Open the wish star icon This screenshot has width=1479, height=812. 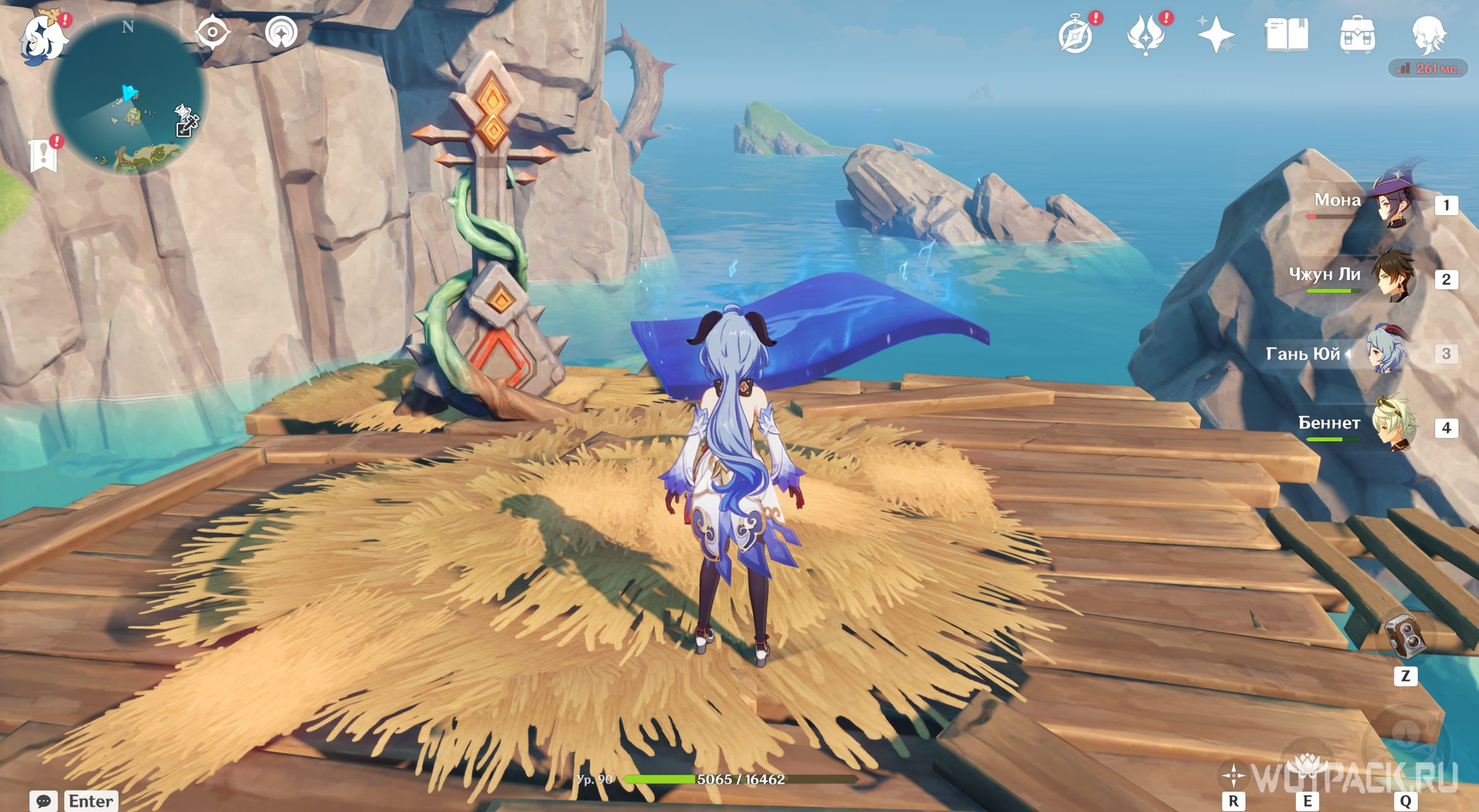tap(1215, 35)
